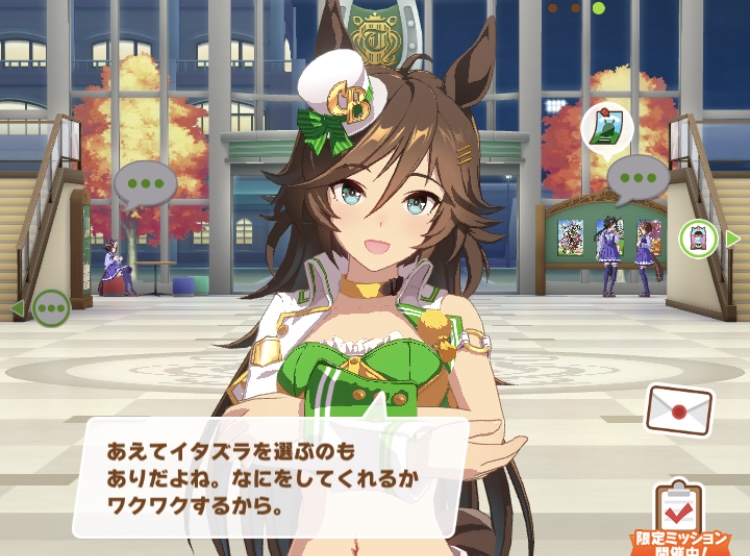
Task: Select the green-ringed chat bubble by the left stairs
Action: pyautogui.click(x=51, y=308)
